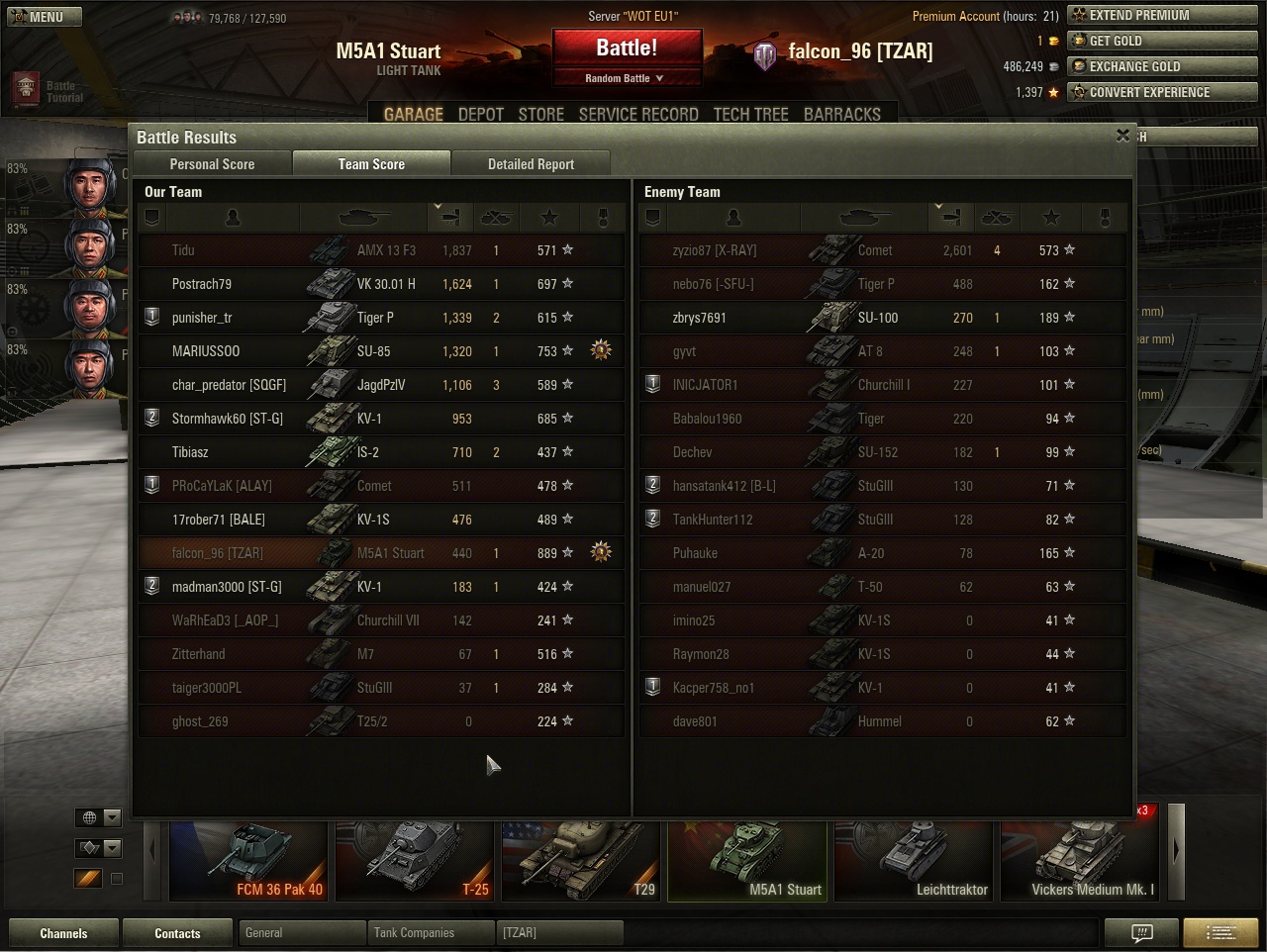Viewport: 1267px width, 952px height.
Task: Open the STORE section
Action: click(541, 114)
